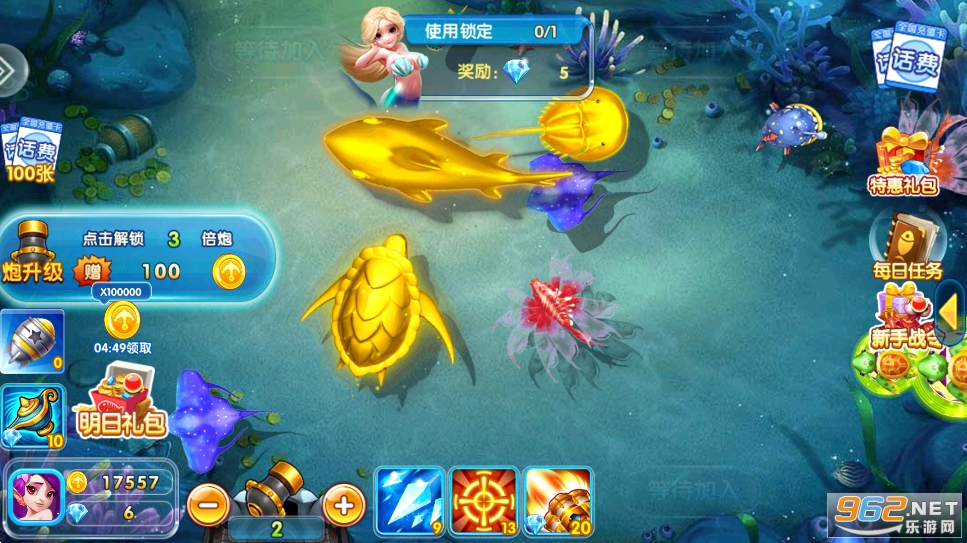Image resolution: width=967 pixels, height=543 pixels.
Task: Use the rapid-fire cannon skill
Action: 557,500
